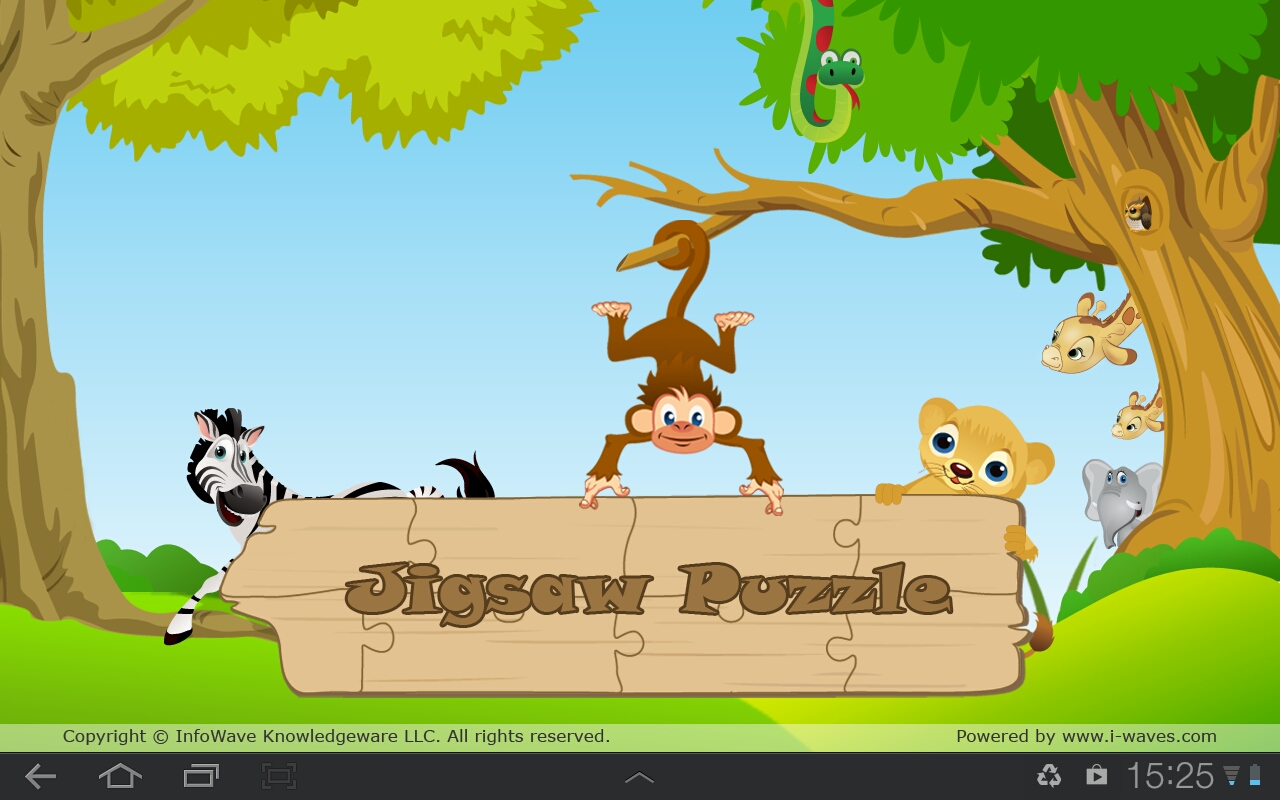Tap the Jigsaw Puzzle wooden sign
The height and width of the screenshot is (800, 1280).
point(650,590)
